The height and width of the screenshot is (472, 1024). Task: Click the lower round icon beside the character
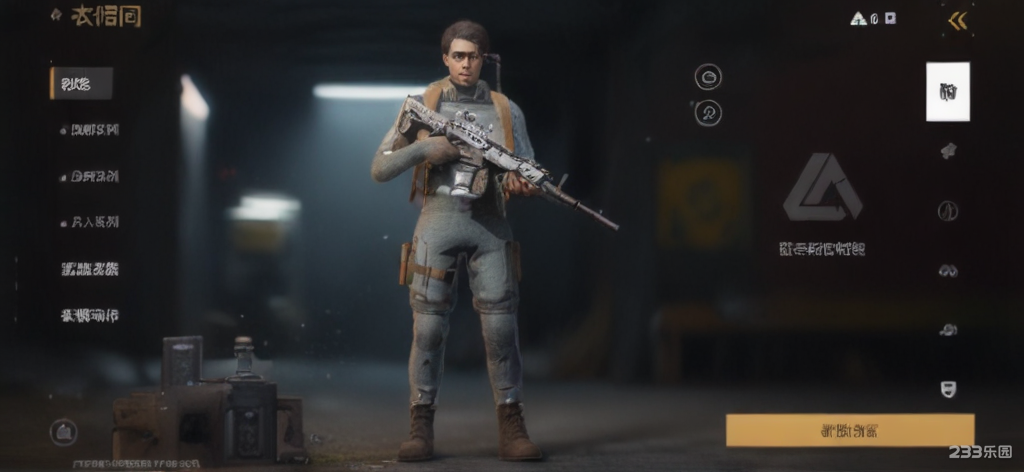[x=708, y=112]
